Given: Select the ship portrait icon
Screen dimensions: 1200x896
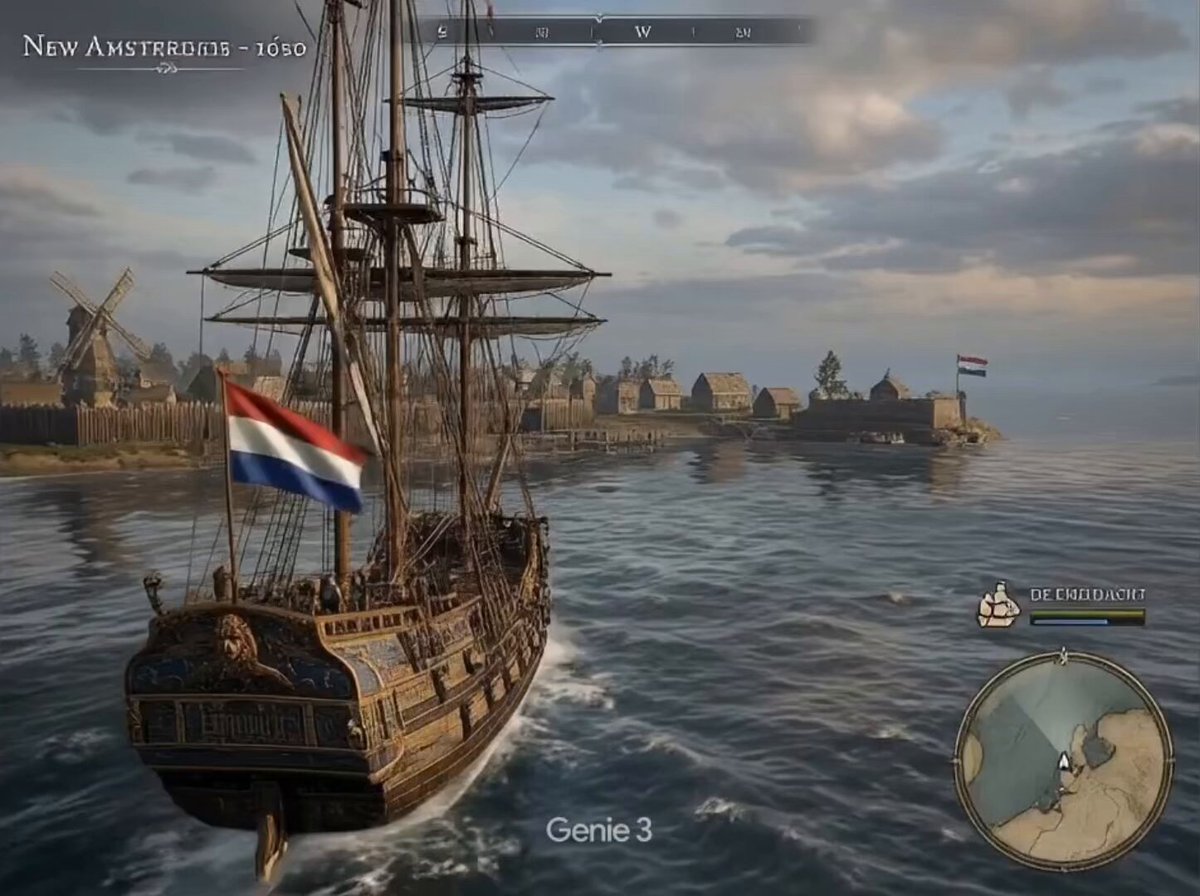Looking at the screenshot, I should tap(998, 605).
